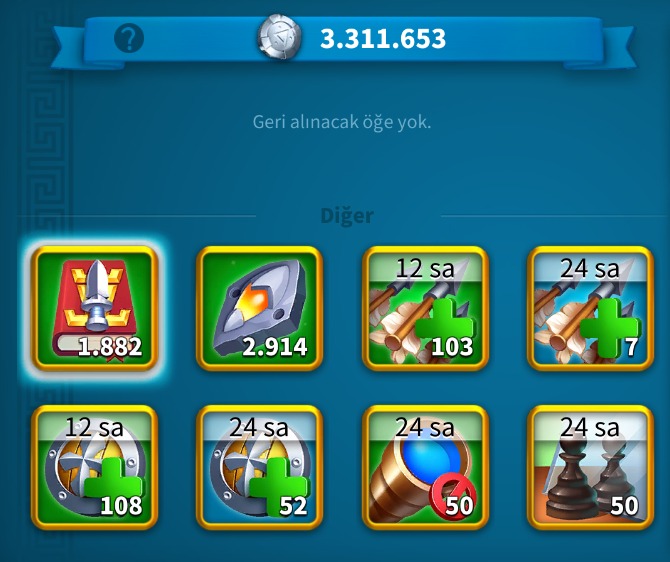The width and height of the screenshot is (670, 562).
Task: Select the 24 sa chess pawns item
Action: 590,467
